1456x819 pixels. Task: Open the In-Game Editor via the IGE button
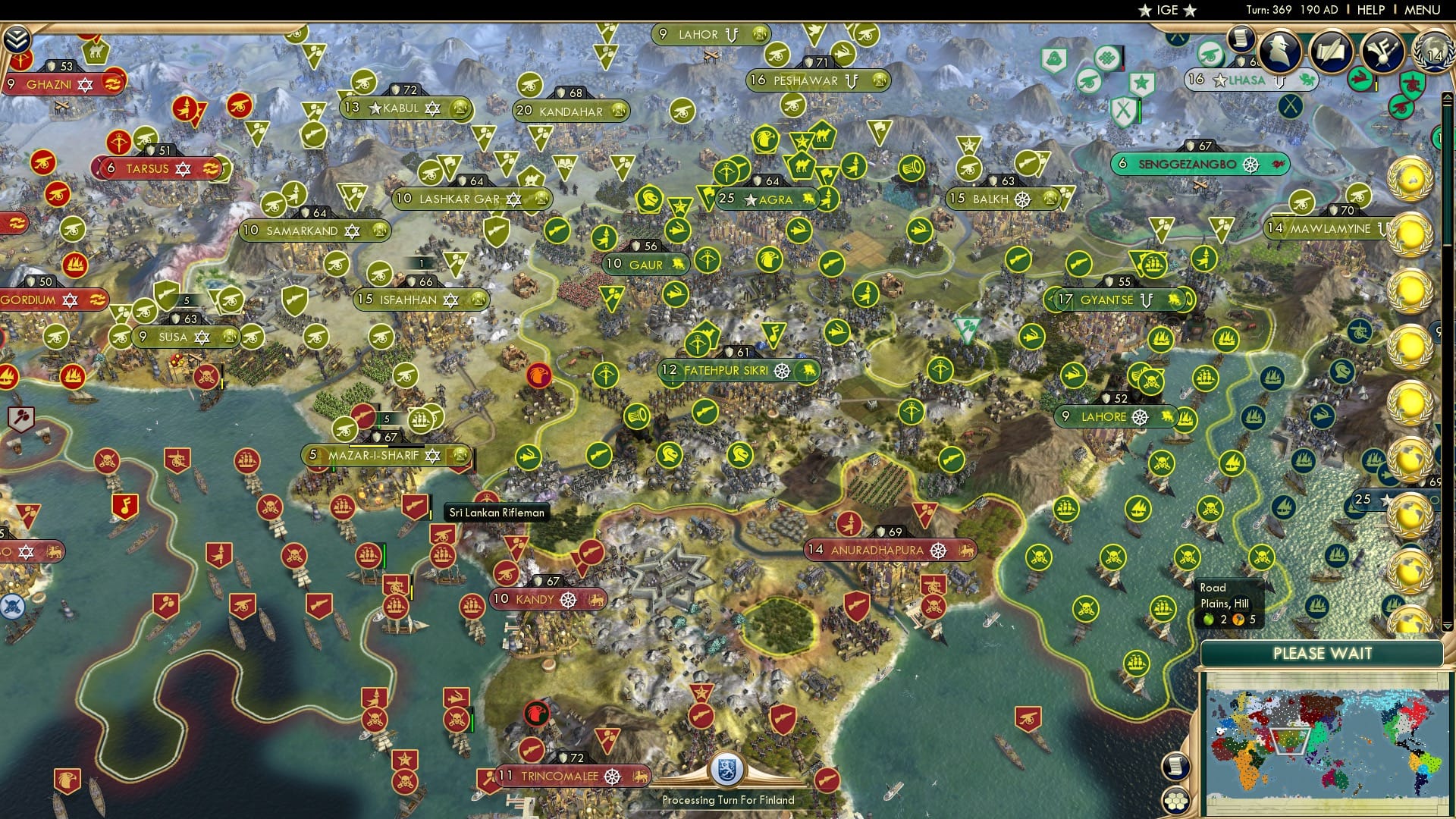[1165, 10]
